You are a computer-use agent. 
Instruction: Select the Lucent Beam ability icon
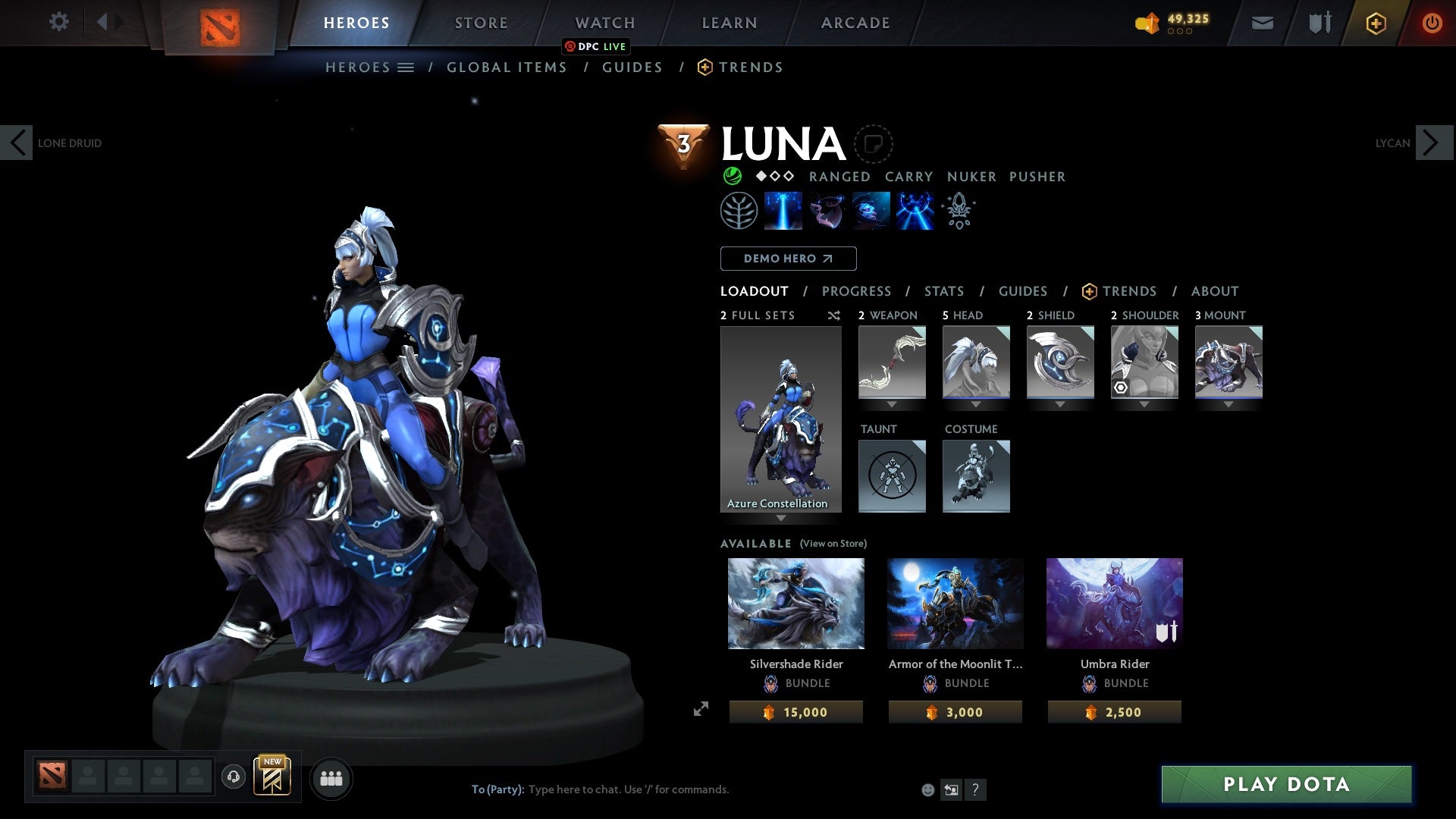pyautogui.click(x=783, y=211)
